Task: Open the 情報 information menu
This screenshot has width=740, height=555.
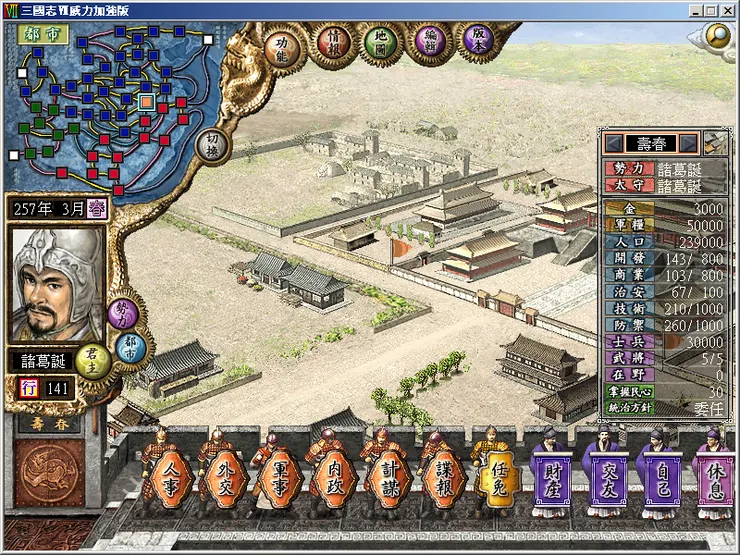Action: (333, 44)
